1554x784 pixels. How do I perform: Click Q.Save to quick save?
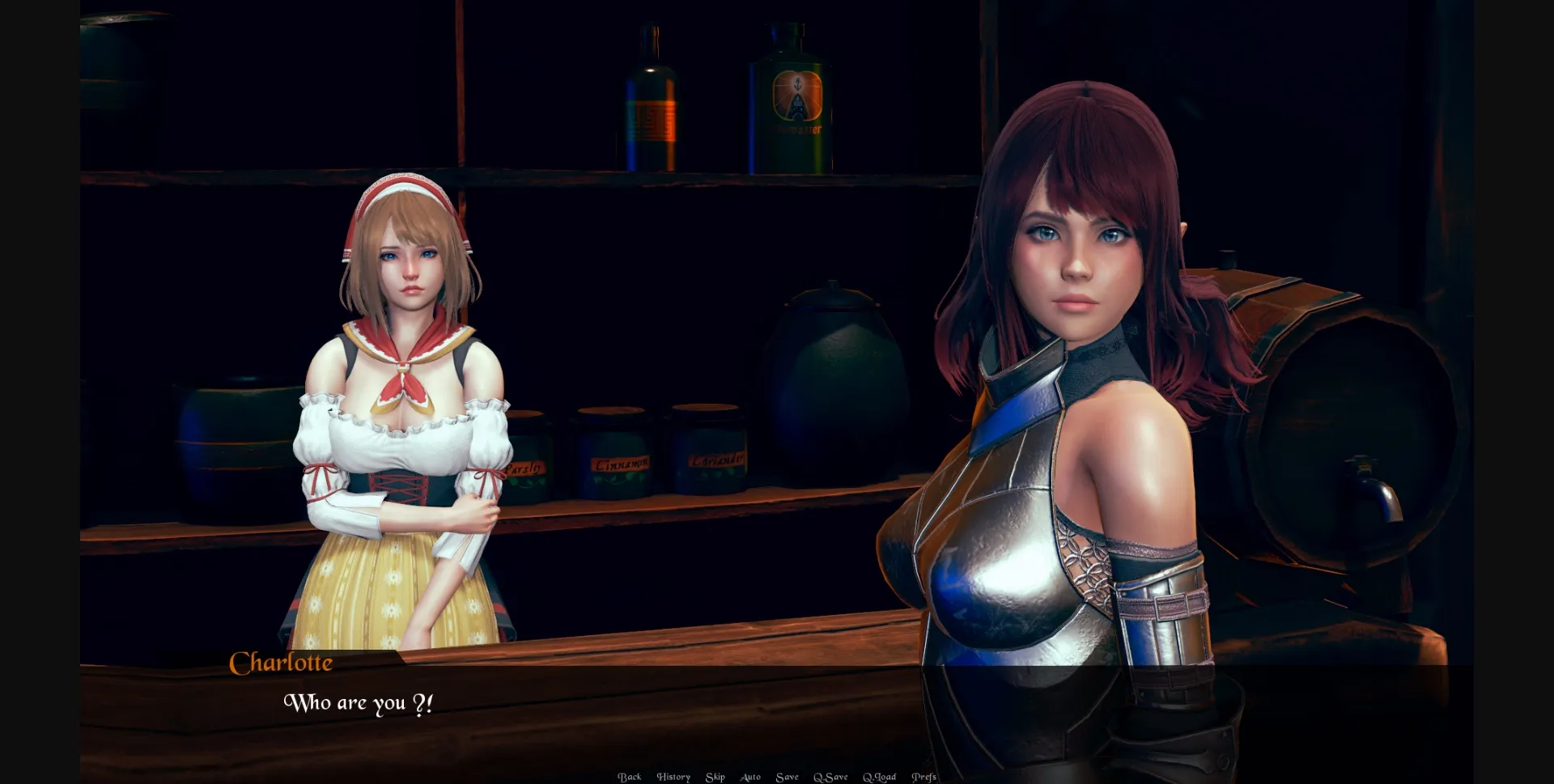coord(830,777)
